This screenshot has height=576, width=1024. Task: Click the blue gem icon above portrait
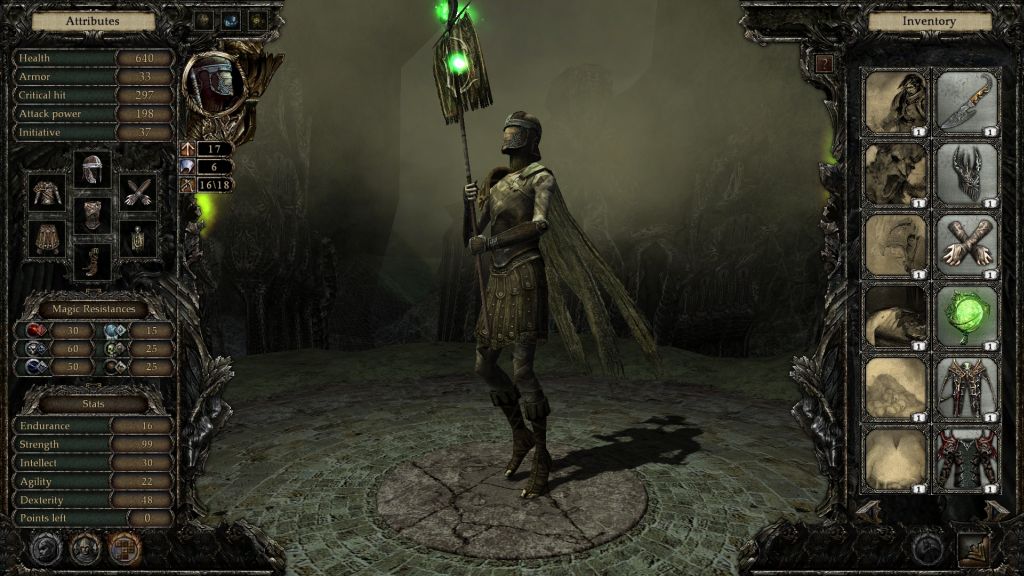click(230, 19)
